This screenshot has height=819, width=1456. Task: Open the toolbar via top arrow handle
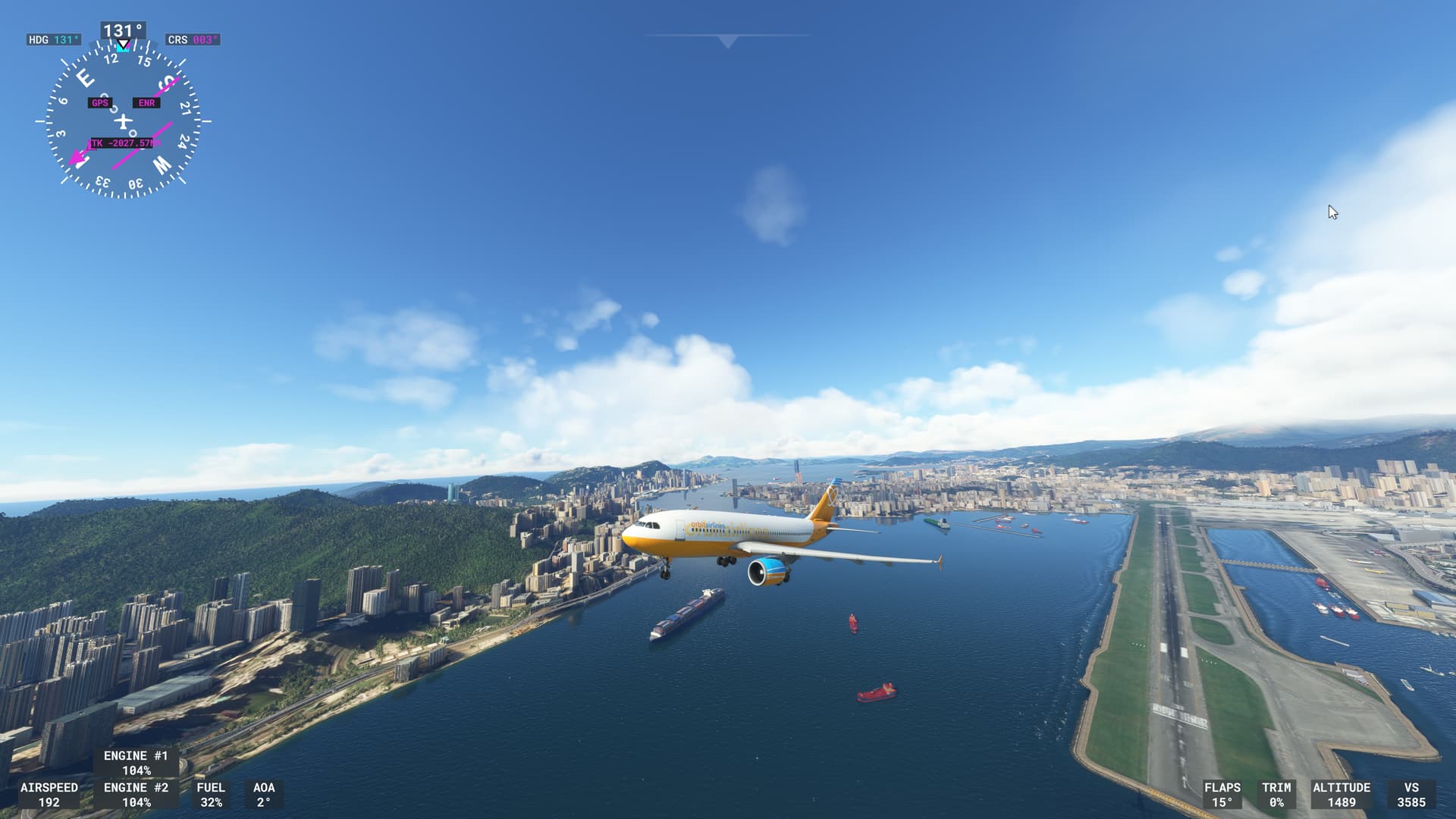727,41
